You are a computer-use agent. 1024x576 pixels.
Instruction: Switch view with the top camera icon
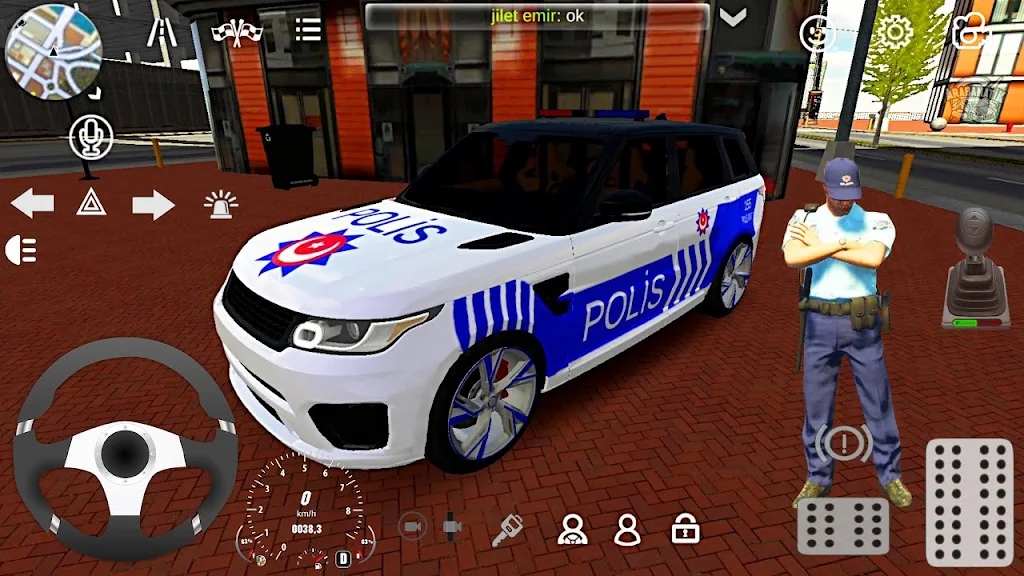point(968,32)
